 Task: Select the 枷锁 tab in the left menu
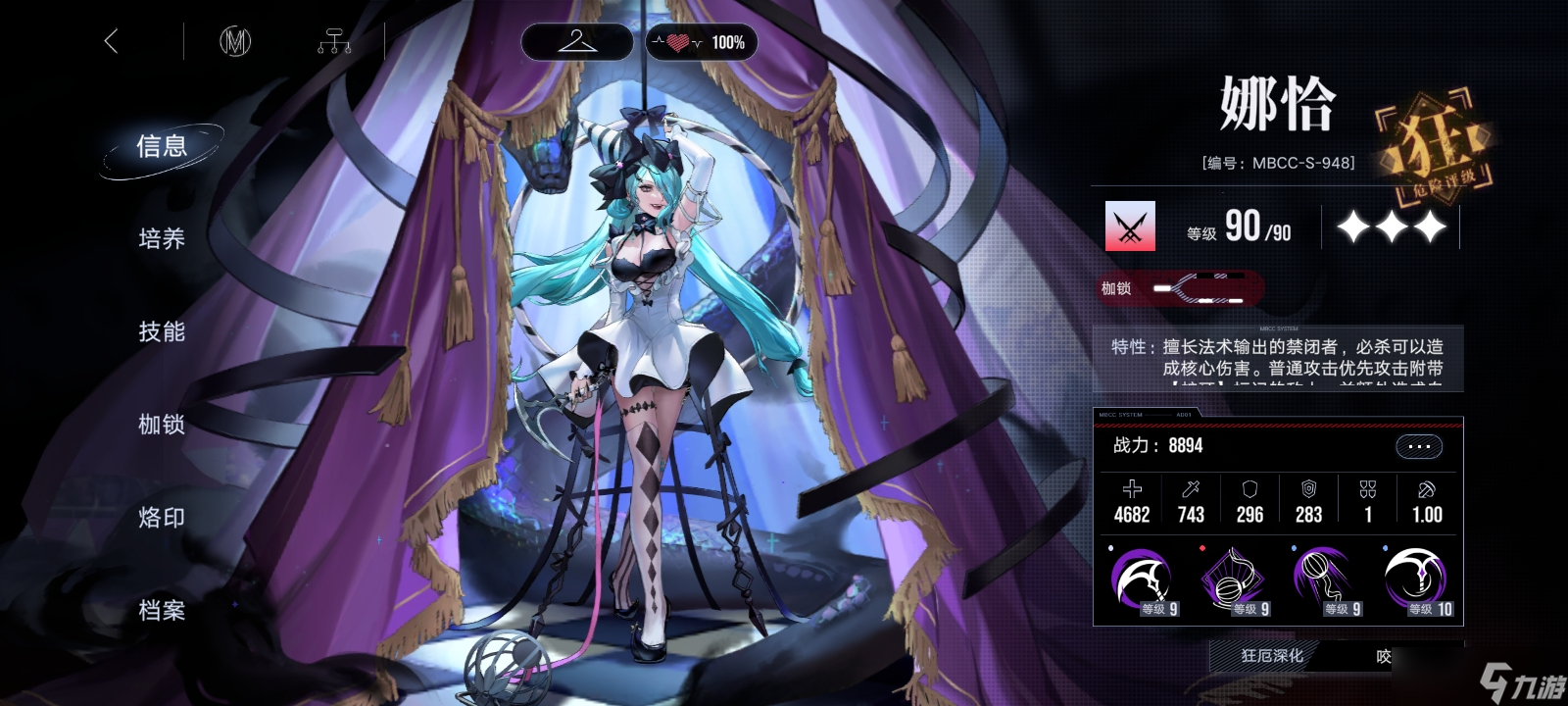[162, 424]
